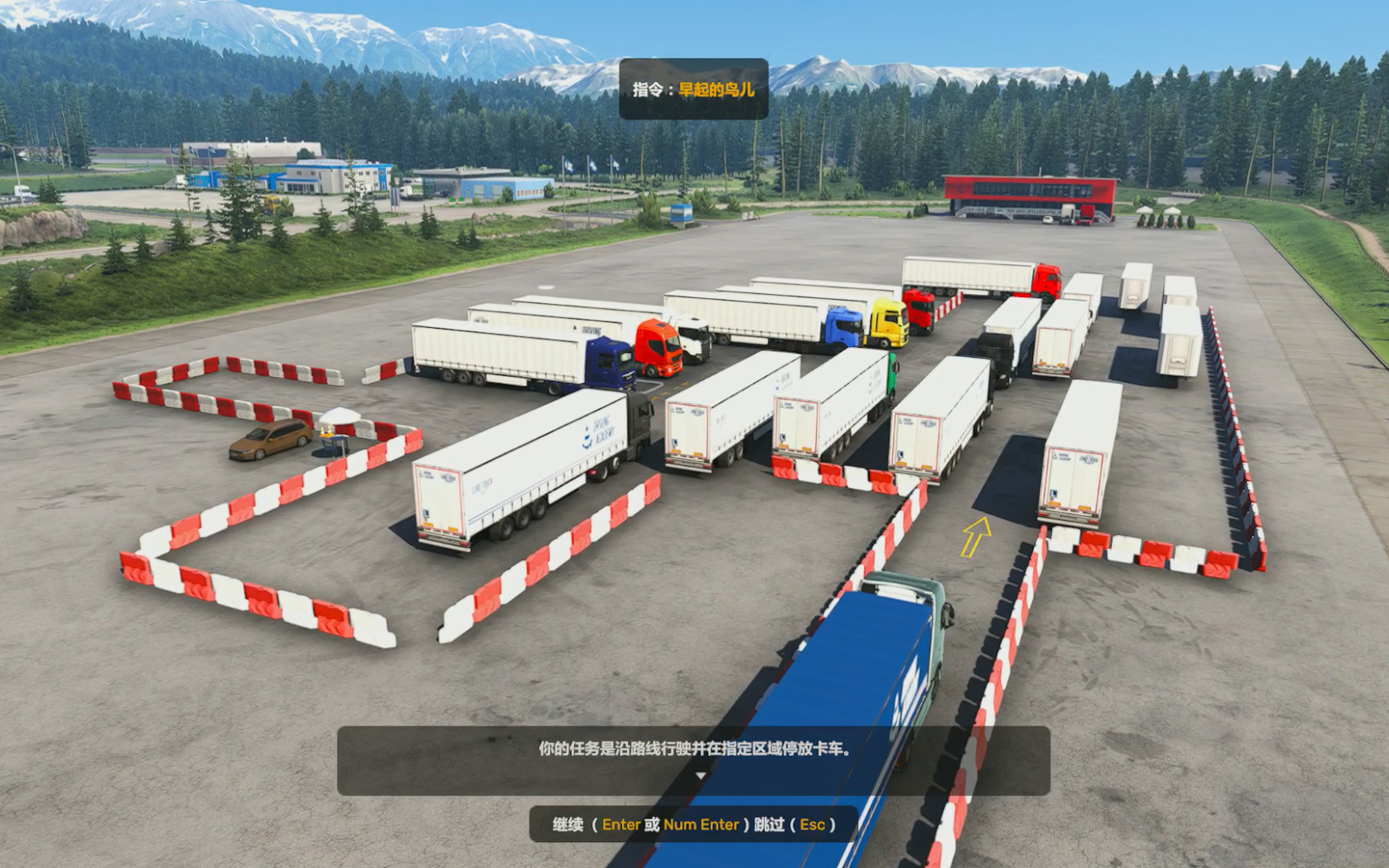Click the 继续 (continue) label

[x=568, y=824]
